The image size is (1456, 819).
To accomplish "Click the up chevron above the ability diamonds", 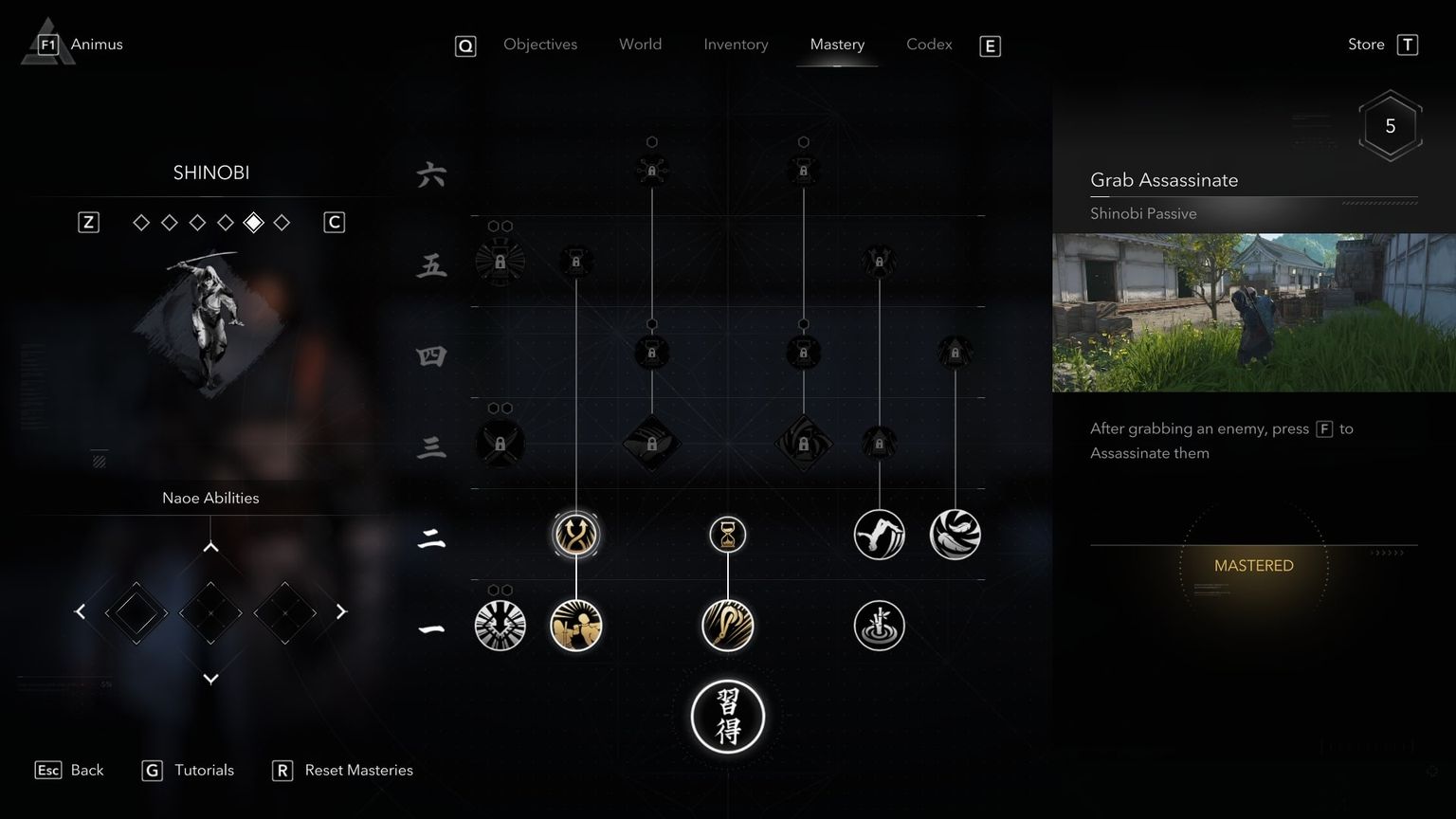I will tap(210, 546).
